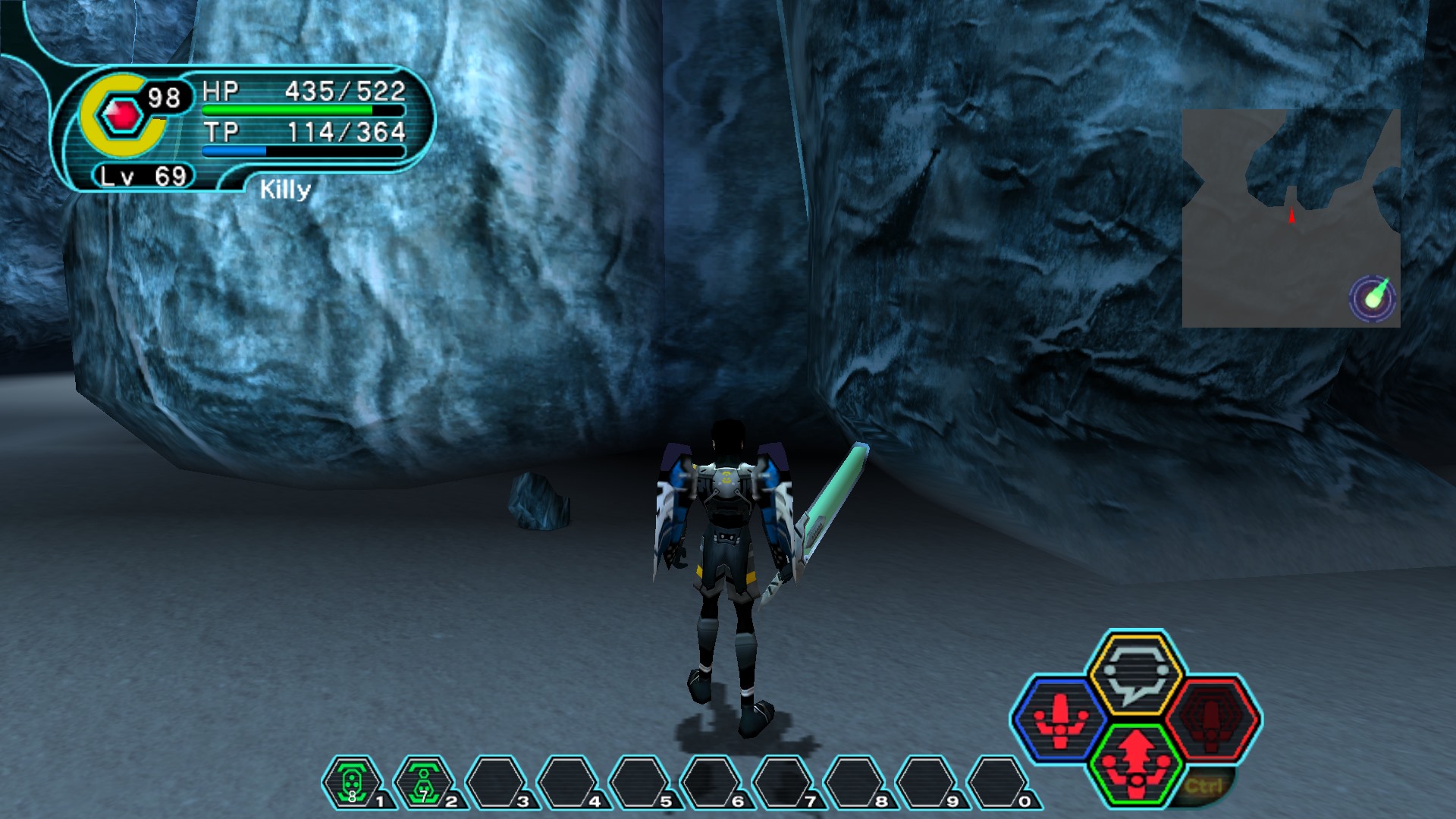Open the yellow speech-bubble chat action
This screenshot has width=1456, height=819.
[x=1134, y=673]
